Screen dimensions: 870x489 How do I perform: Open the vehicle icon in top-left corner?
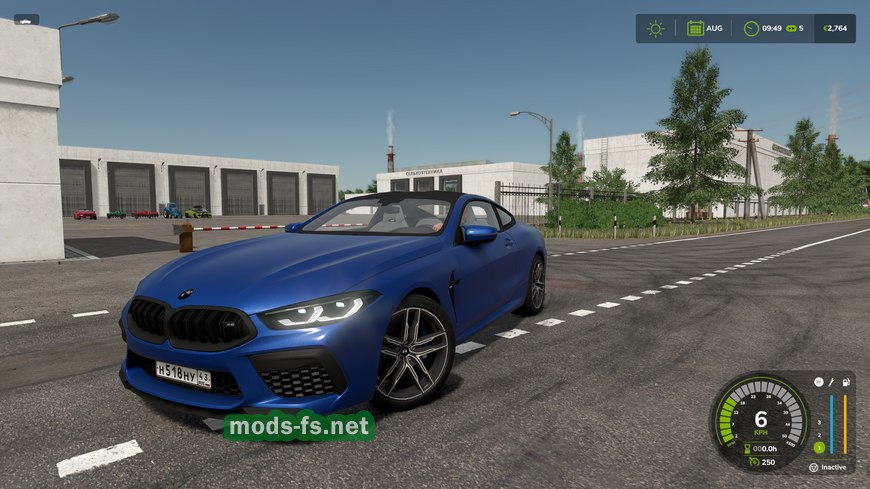[x=26, y=19]
